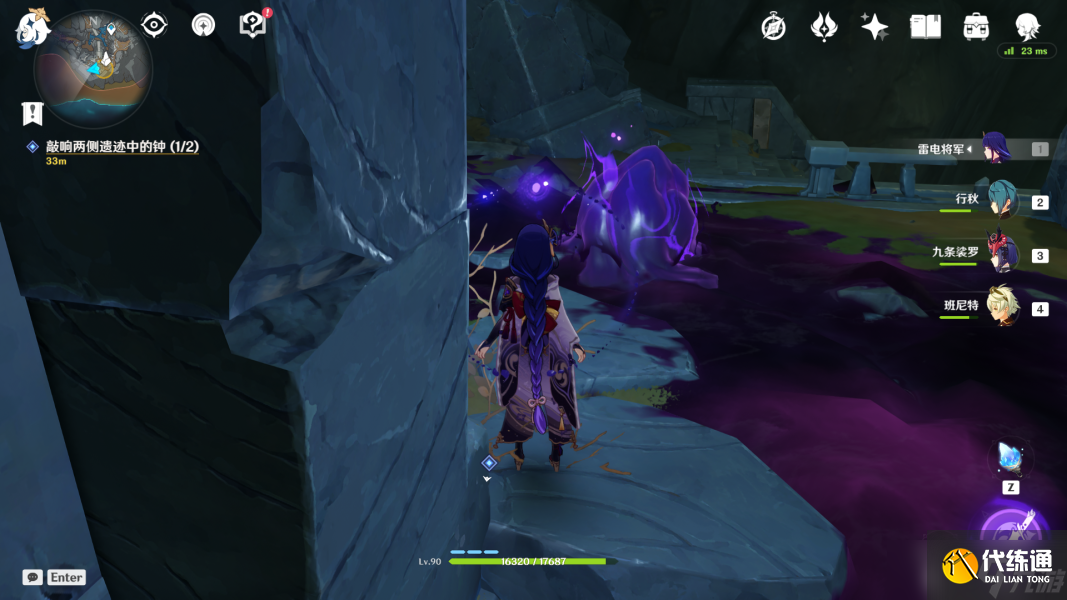Click the eye-shaped icon beside the minimap
Screen dimensions: 1067x600
pyautogui.click(x=154, y=25)
